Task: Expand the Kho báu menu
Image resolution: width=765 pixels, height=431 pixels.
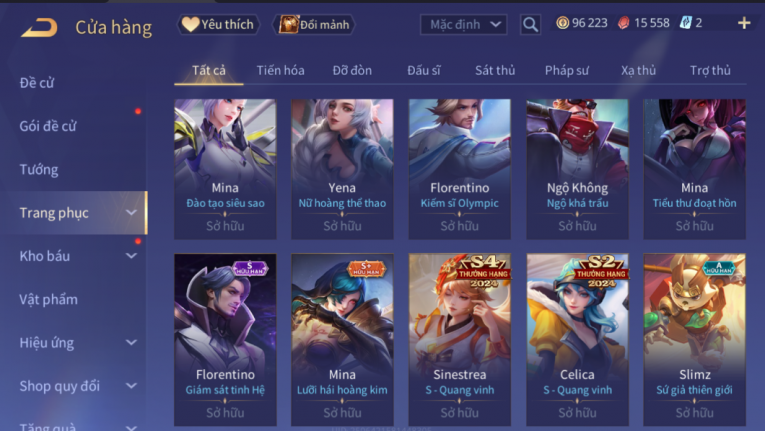Action: tap(76, 256)
